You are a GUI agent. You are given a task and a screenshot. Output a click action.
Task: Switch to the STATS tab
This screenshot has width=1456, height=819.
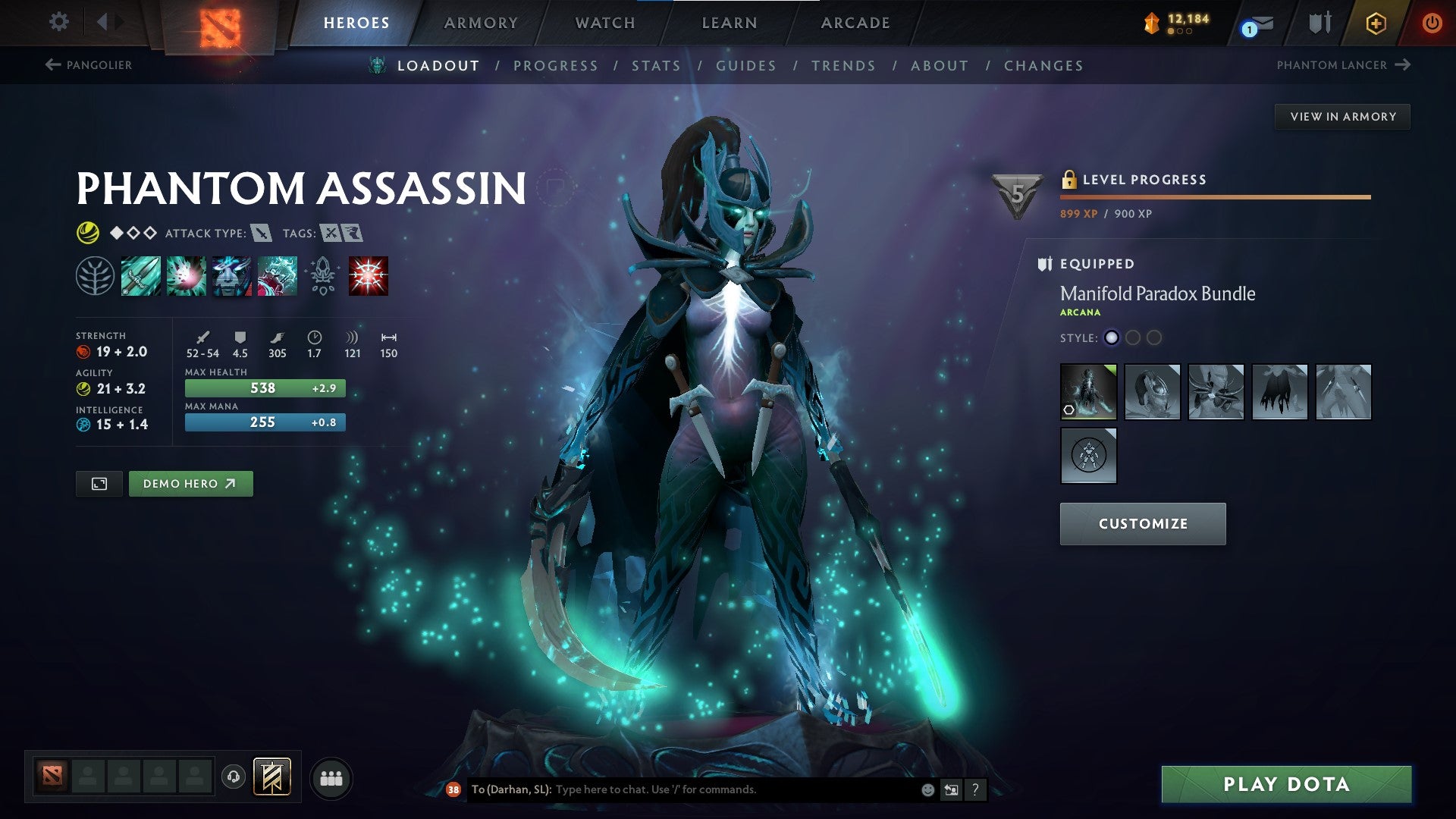coord(657,65)
